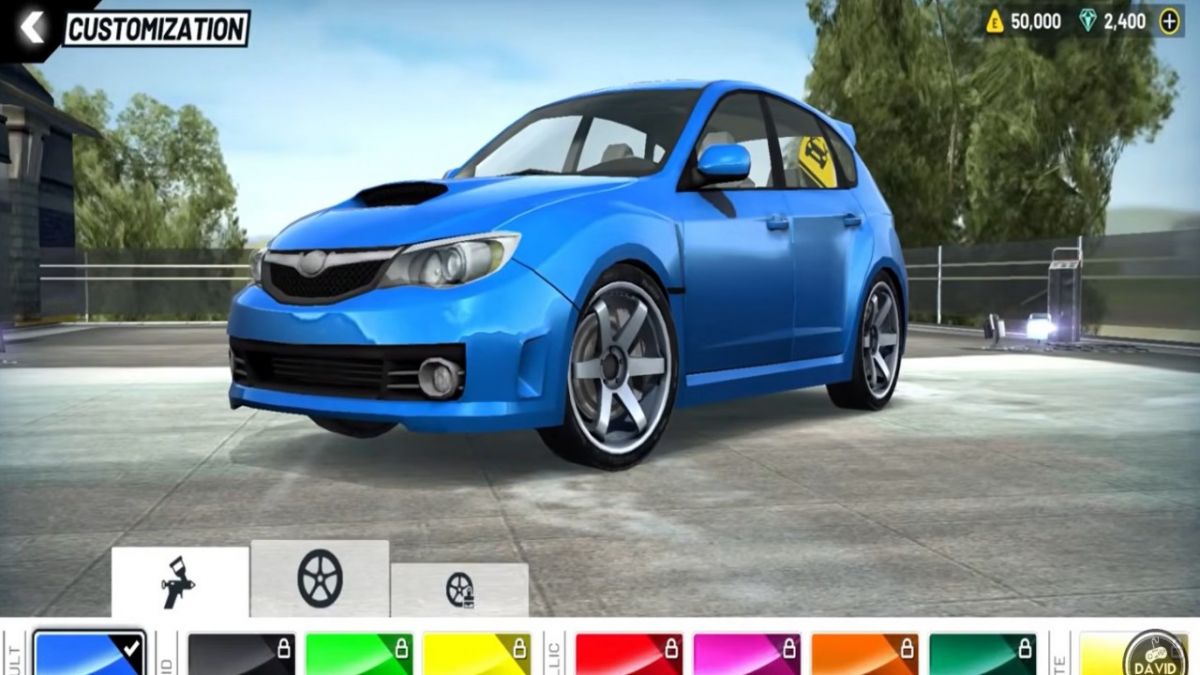Select the locked bright green paint
This screenshot has height=675, width=1200.
[x=359, y=654]
